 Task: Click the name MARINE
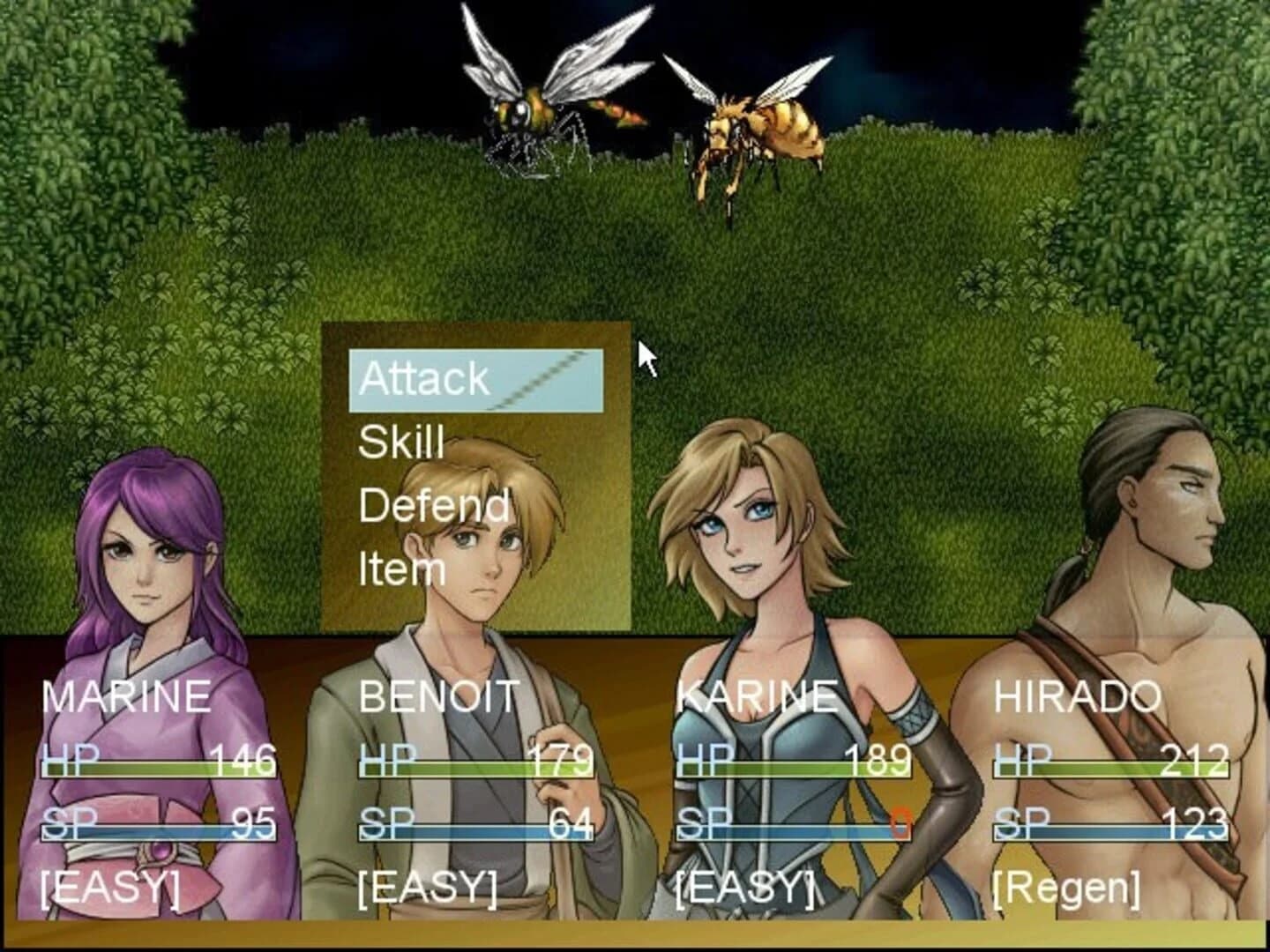coord(126,697)
